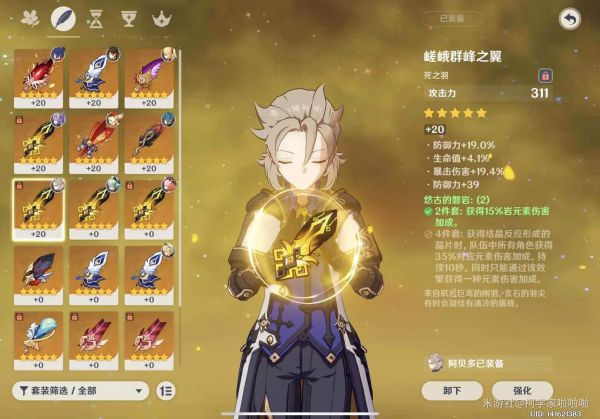This screenshot has height=419, width=600.
Task: Open 强化 (enhance) for this artifact
Action: pyautogui.click(x=522, y=390)
